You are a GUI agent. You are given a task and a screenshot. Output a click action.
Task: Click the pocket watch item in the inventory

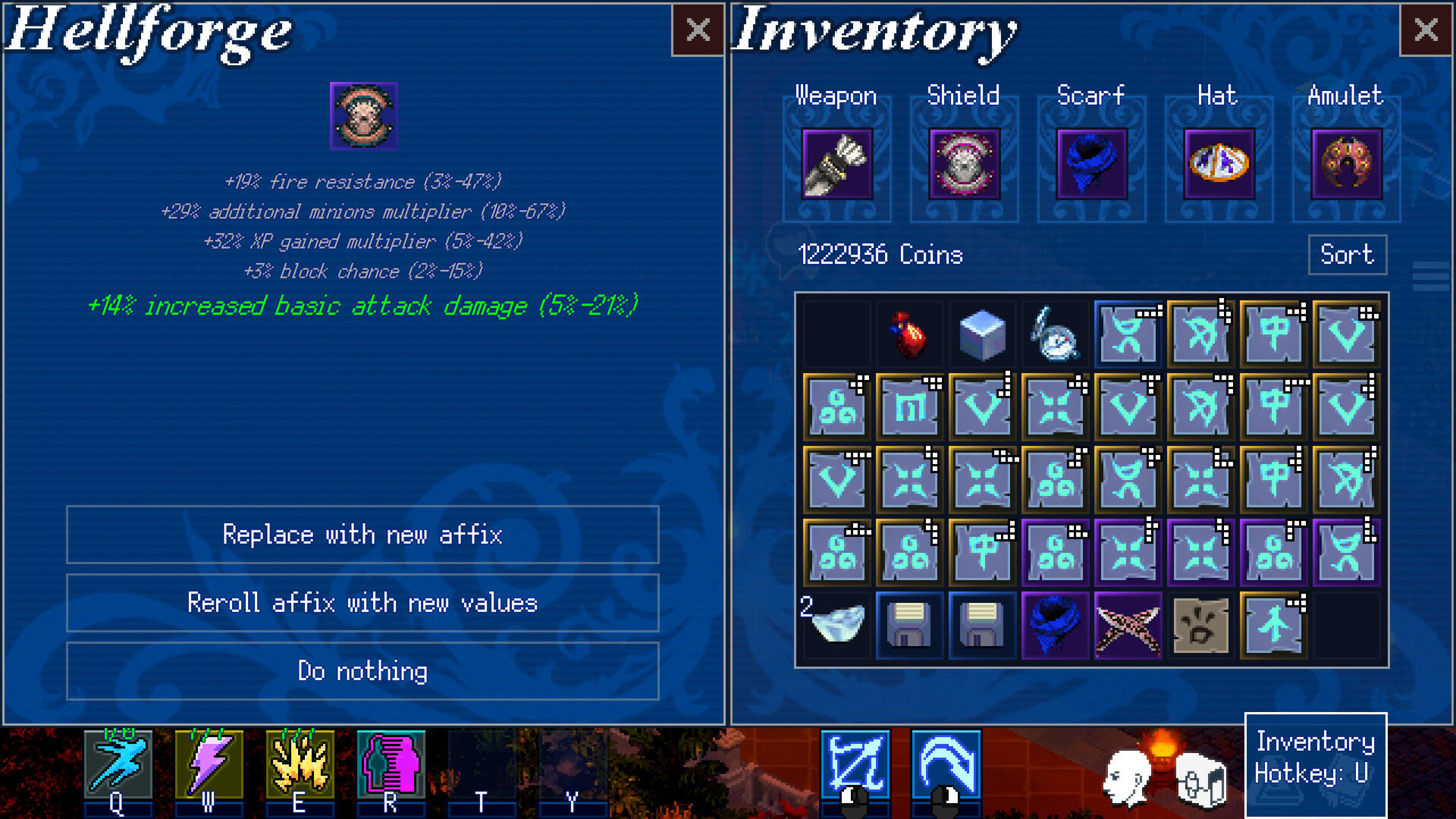[1054, 334]
